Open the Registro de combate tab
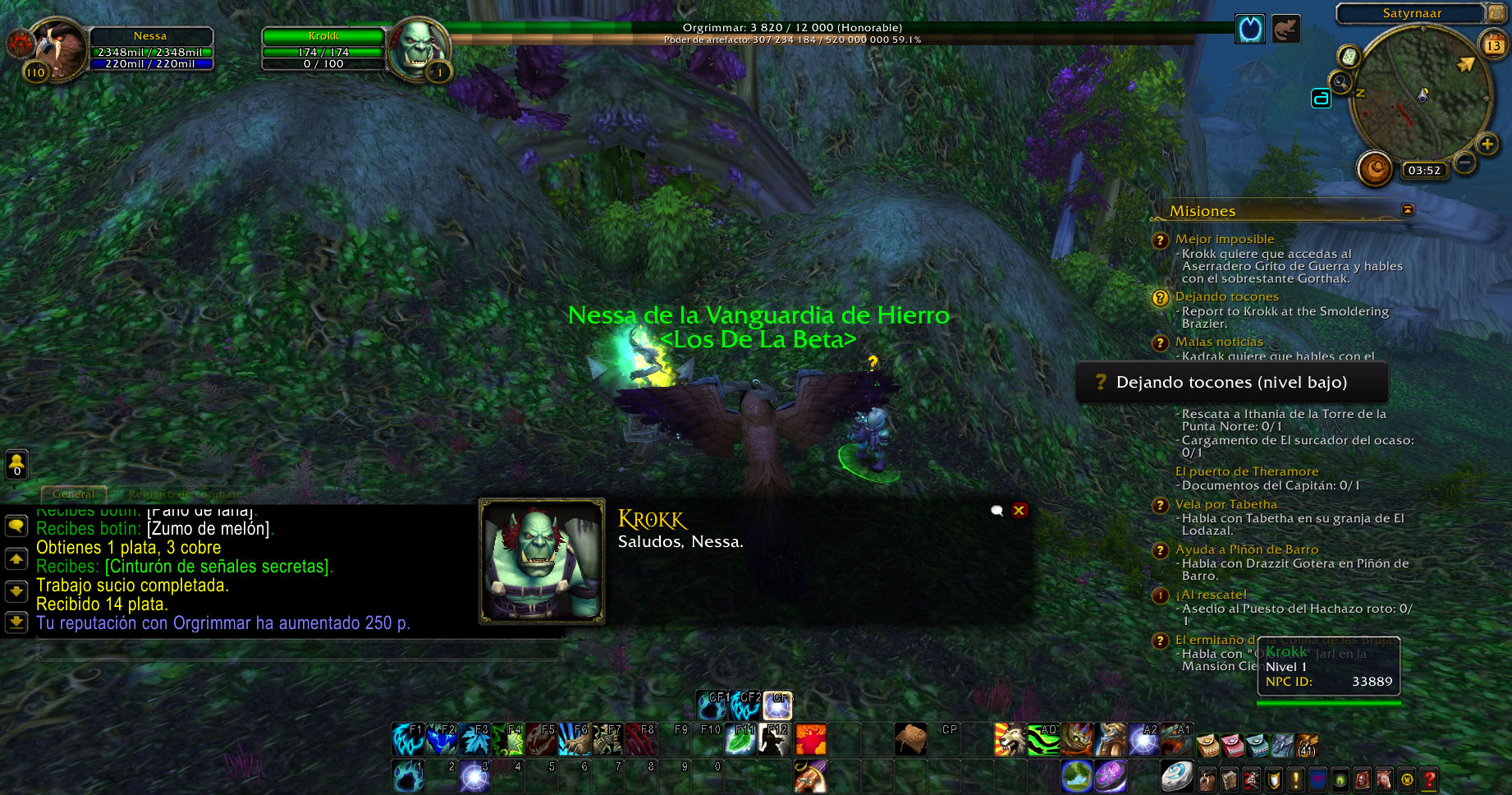The width and height of the screenshot is (1512, 795). tap(185, 494)
